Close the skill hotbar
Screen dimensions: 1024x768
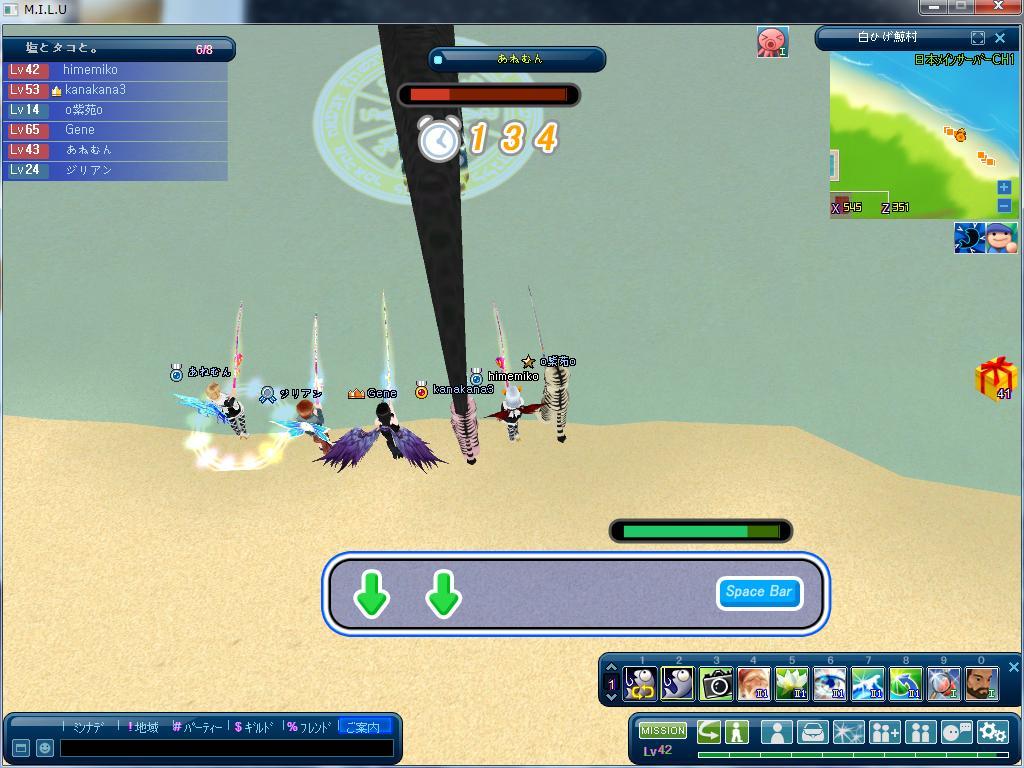click(x=1013, y=667)
